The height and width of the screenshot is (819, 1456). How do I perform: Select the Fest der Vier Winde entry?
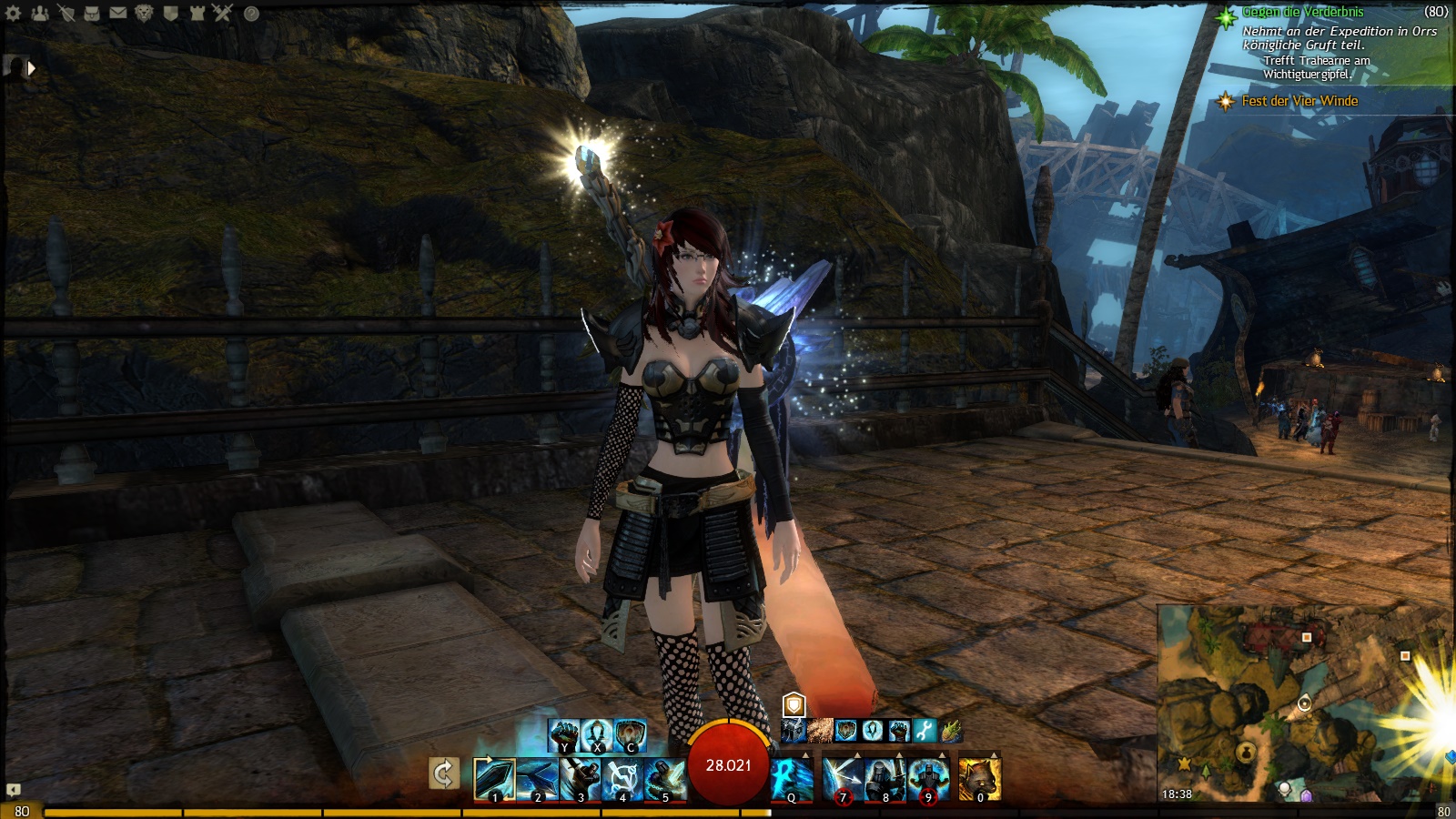point(1299,101)
